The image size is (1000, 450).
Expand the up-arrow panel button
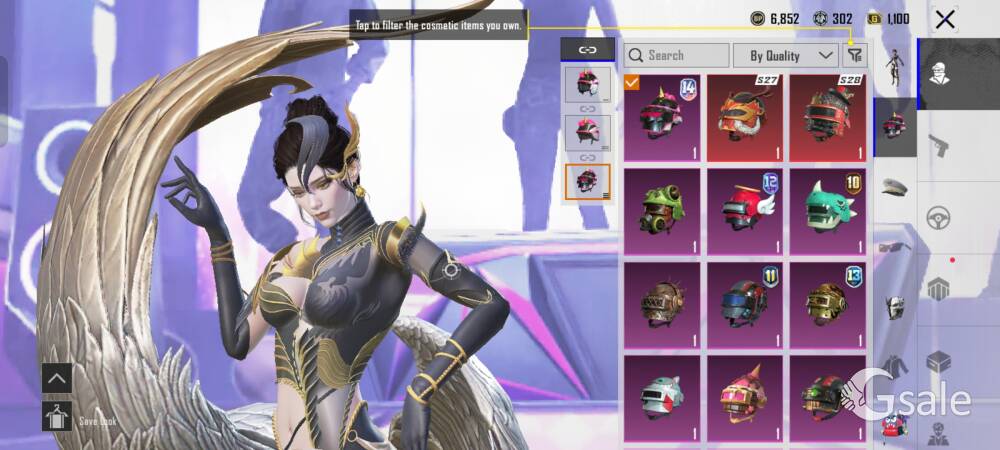57,378
